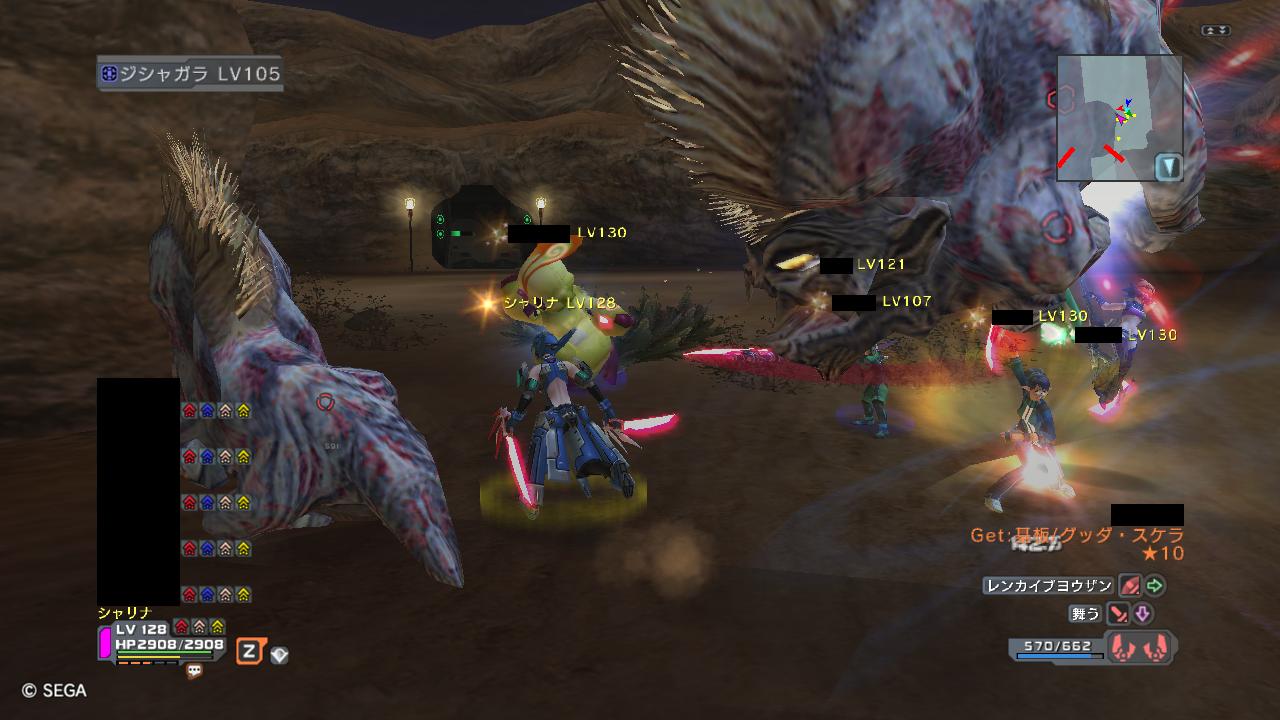Select the ジシャガラ LV105 target label

click(x=190, y=74)
